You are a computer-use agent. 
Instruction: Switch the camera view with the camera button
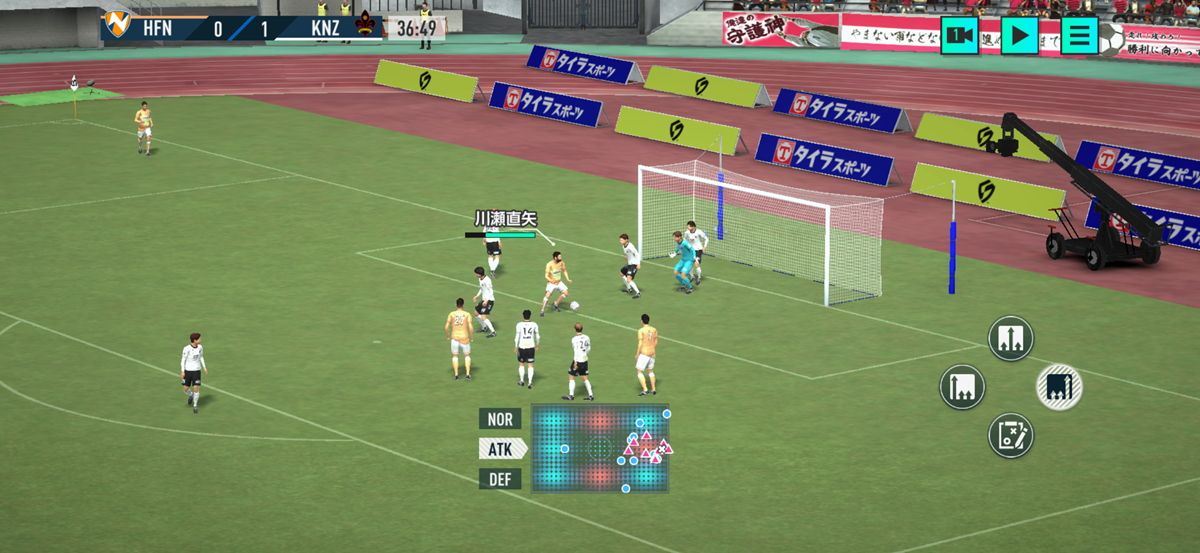click(959, 35)
